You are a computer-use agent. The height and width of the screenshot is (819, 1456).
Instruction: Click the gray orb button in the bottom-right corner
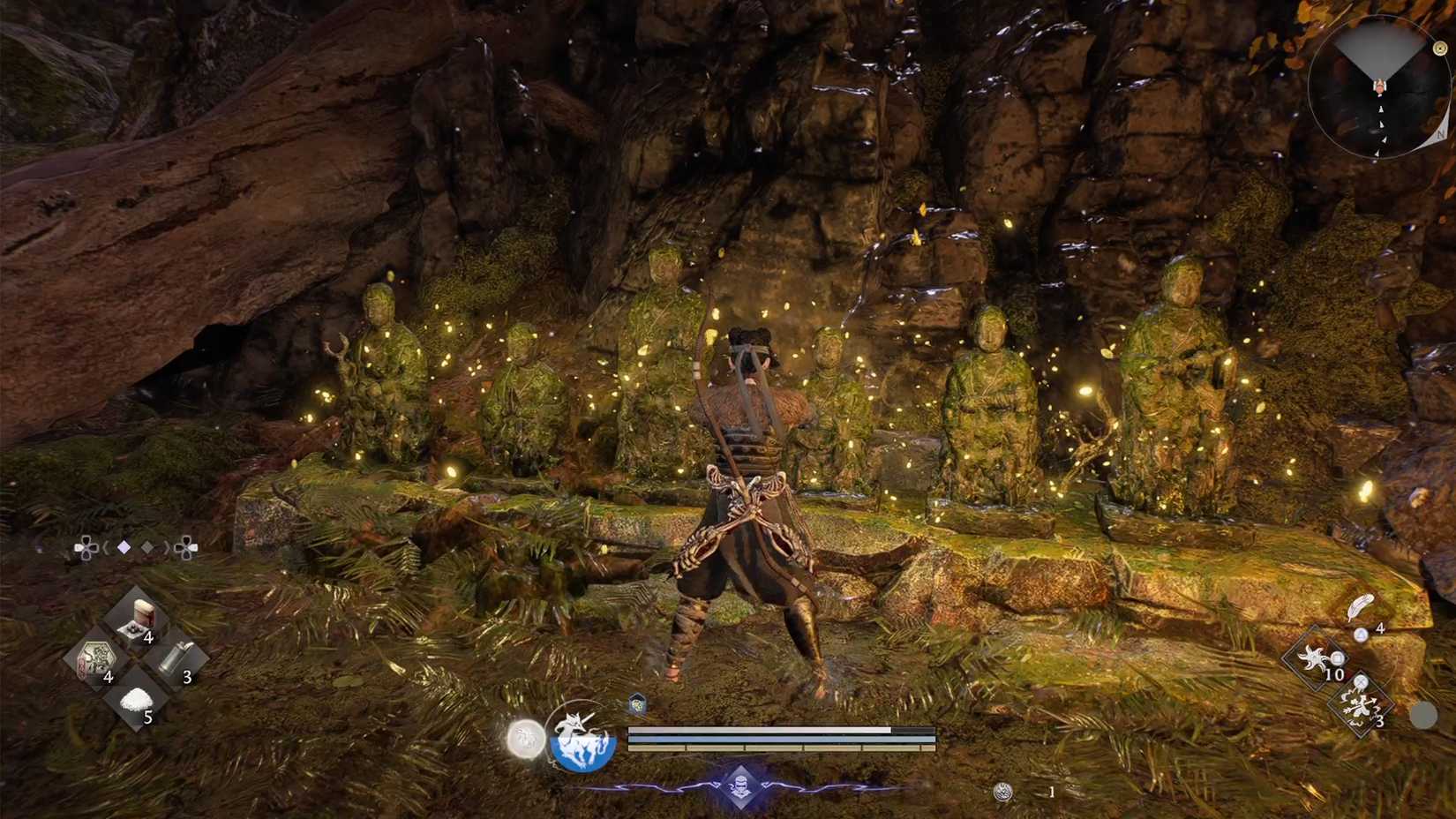click(1424, 714)
